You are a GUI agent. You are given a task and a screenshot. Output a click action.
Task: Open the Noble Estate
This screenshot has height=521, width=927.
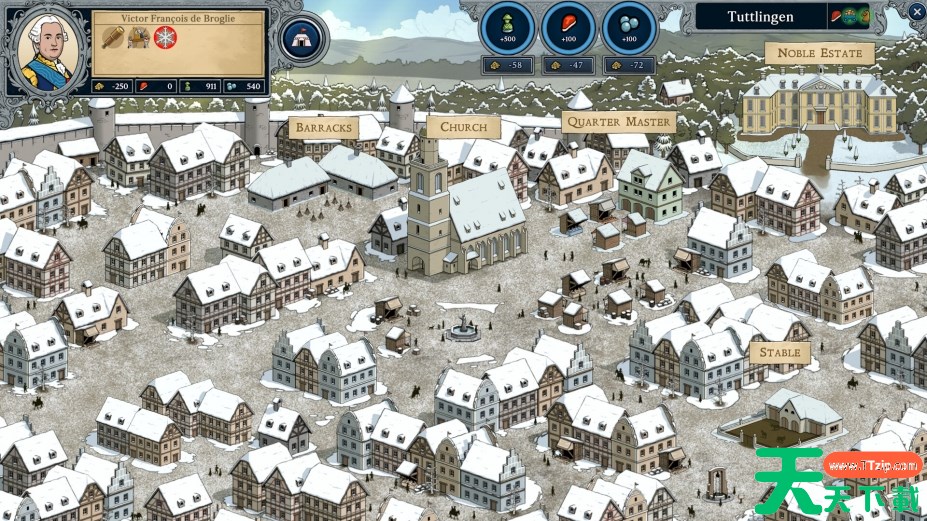pos(819,53)
